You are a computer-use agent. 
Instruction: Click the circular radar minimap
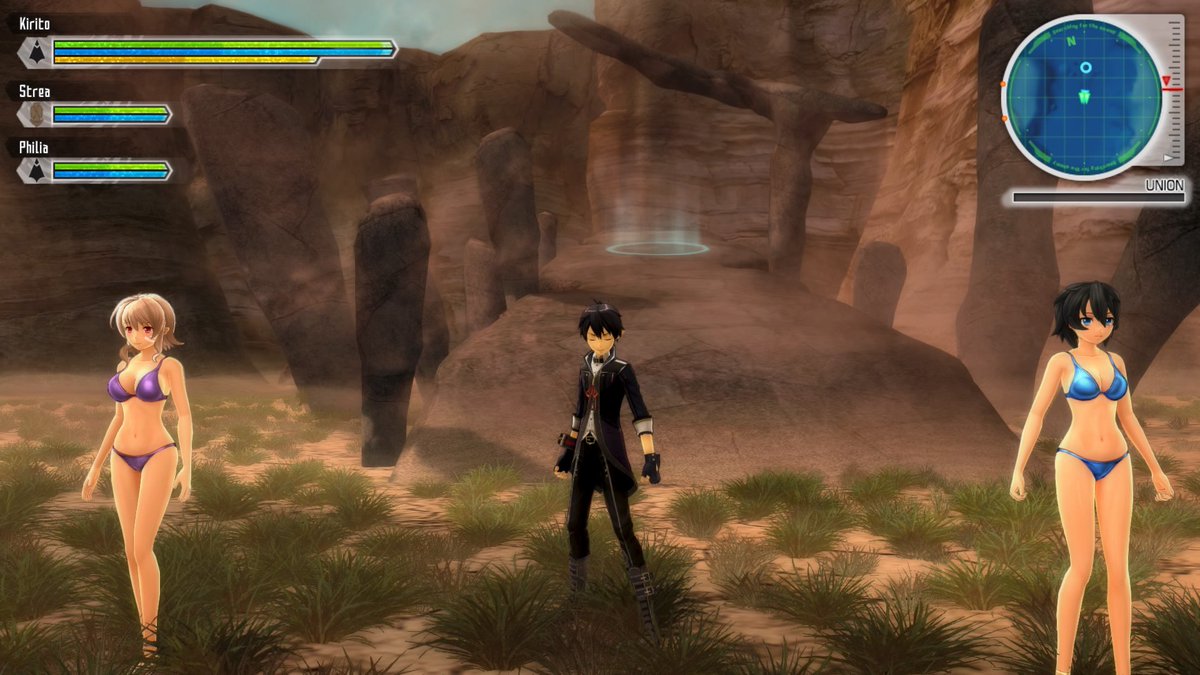point(1083,97)
